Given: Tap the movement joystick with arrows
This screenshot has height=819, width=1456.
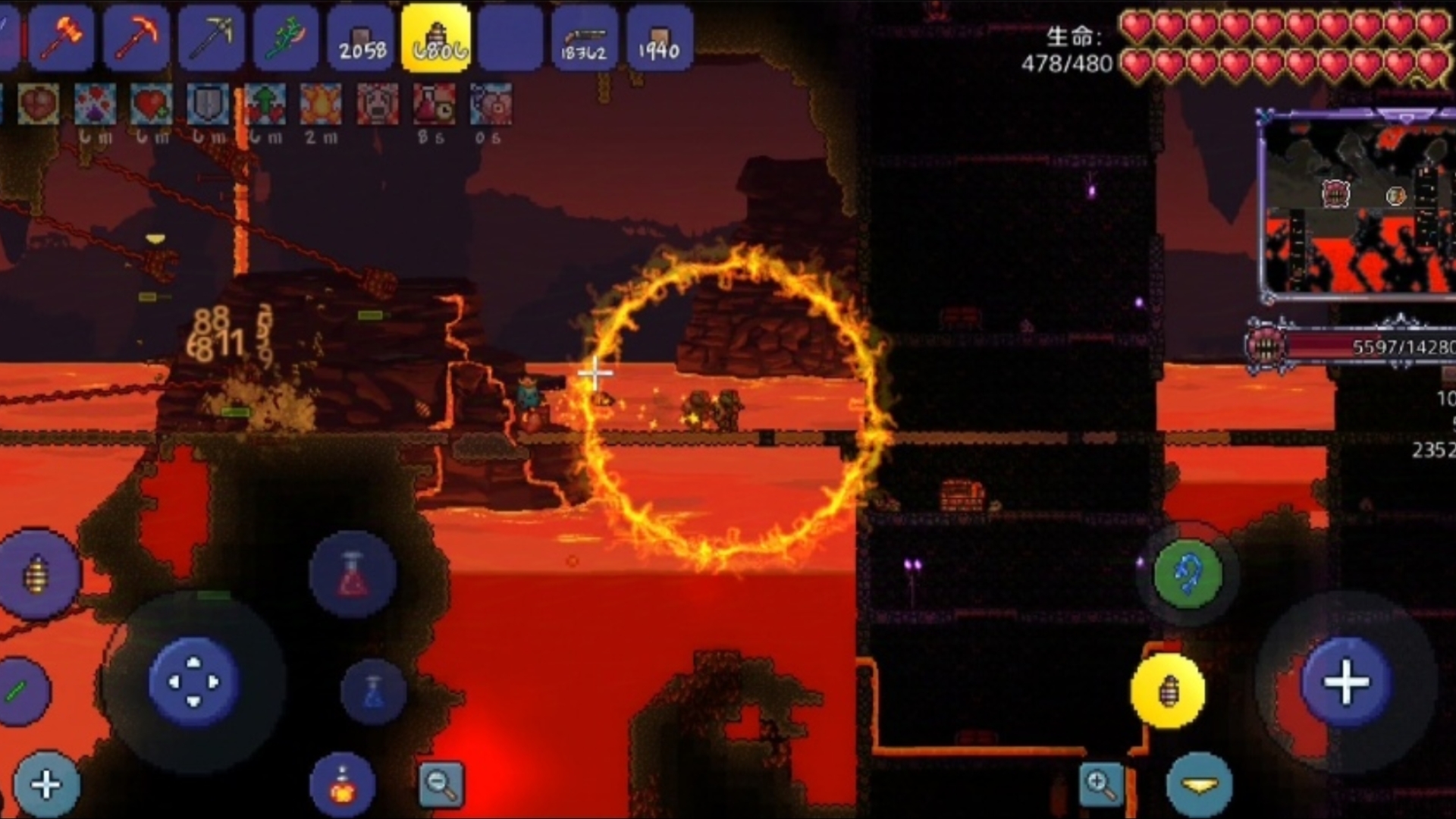Looking at the screenshot, I should pyautogui.click(x=193, y=682).
